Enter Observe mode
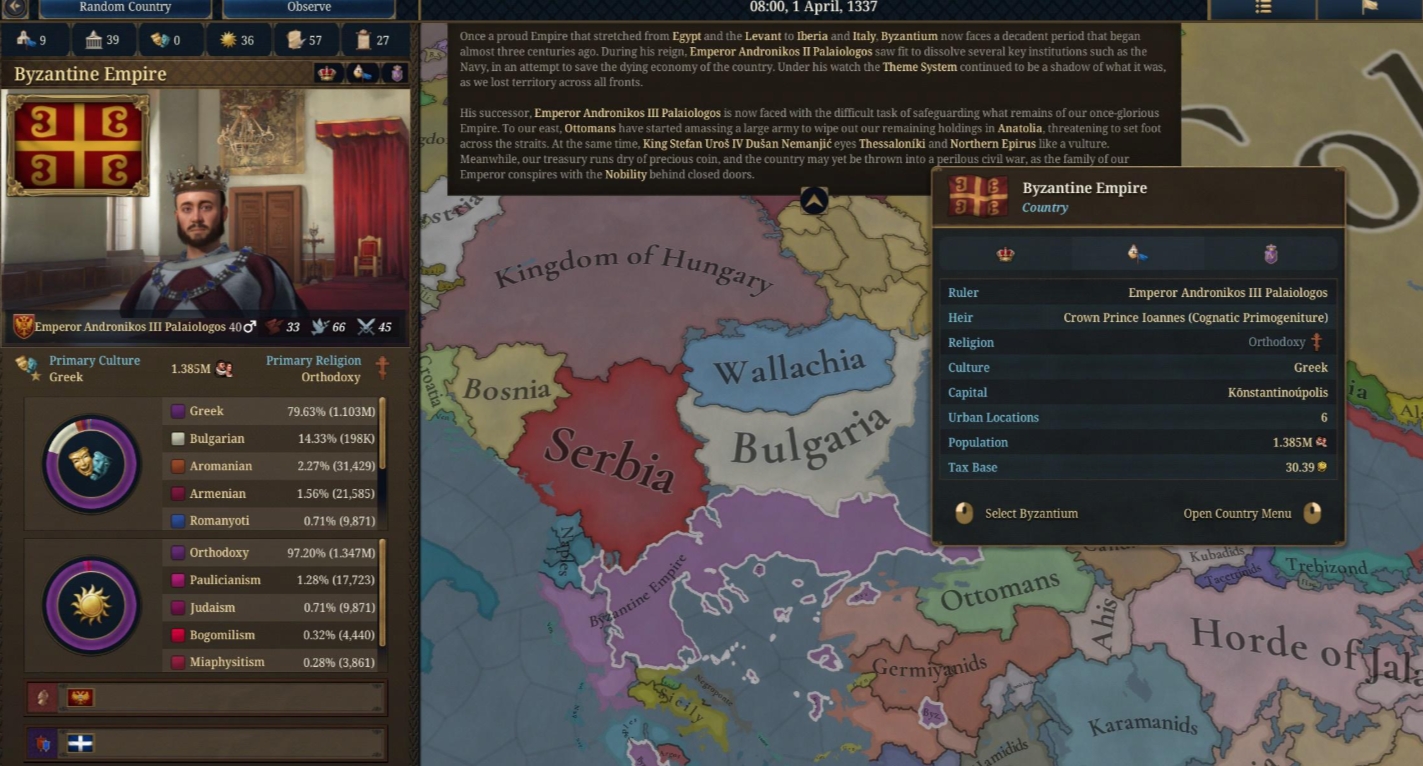 (x=308, y=8)
